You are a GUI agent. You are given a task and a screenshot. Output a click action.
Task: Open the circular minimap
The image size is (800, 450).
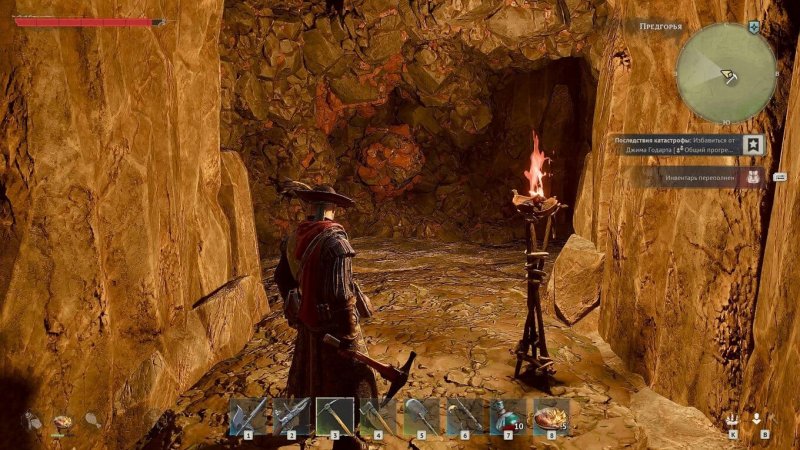click(726, 72)
